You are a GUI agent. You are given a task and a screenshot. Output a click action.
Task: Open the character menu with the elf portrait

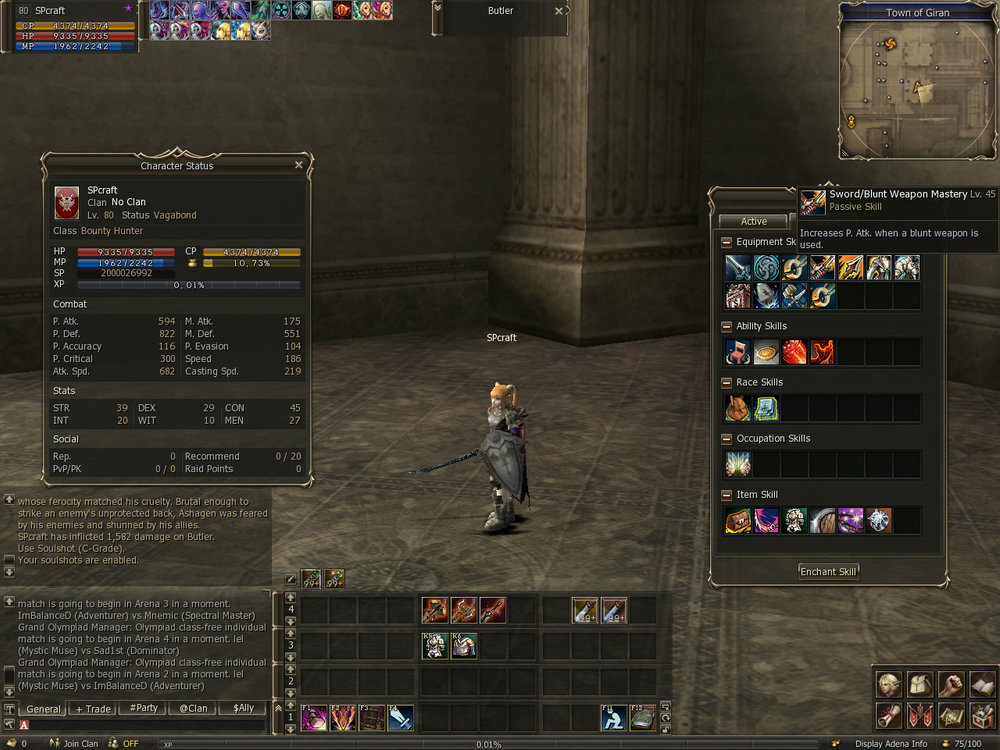tap(887, 684)
